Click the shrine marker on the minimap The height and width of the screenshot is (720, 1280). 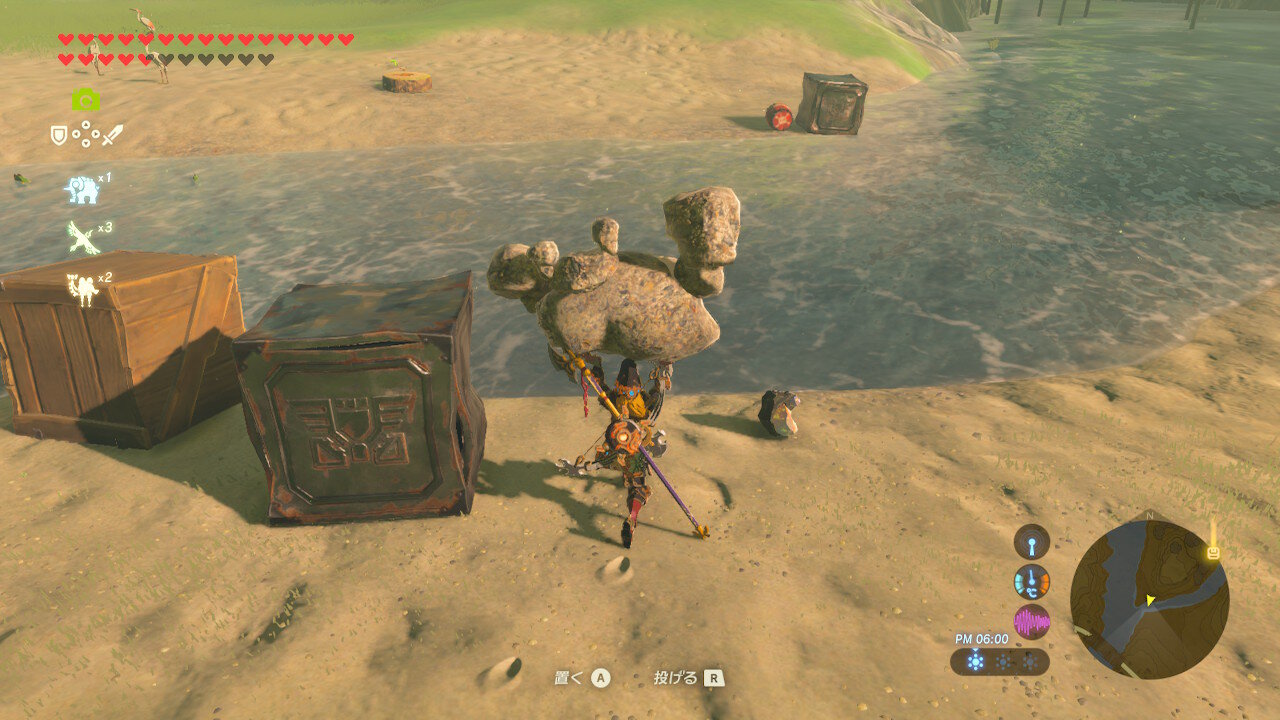pos(1212,550)
